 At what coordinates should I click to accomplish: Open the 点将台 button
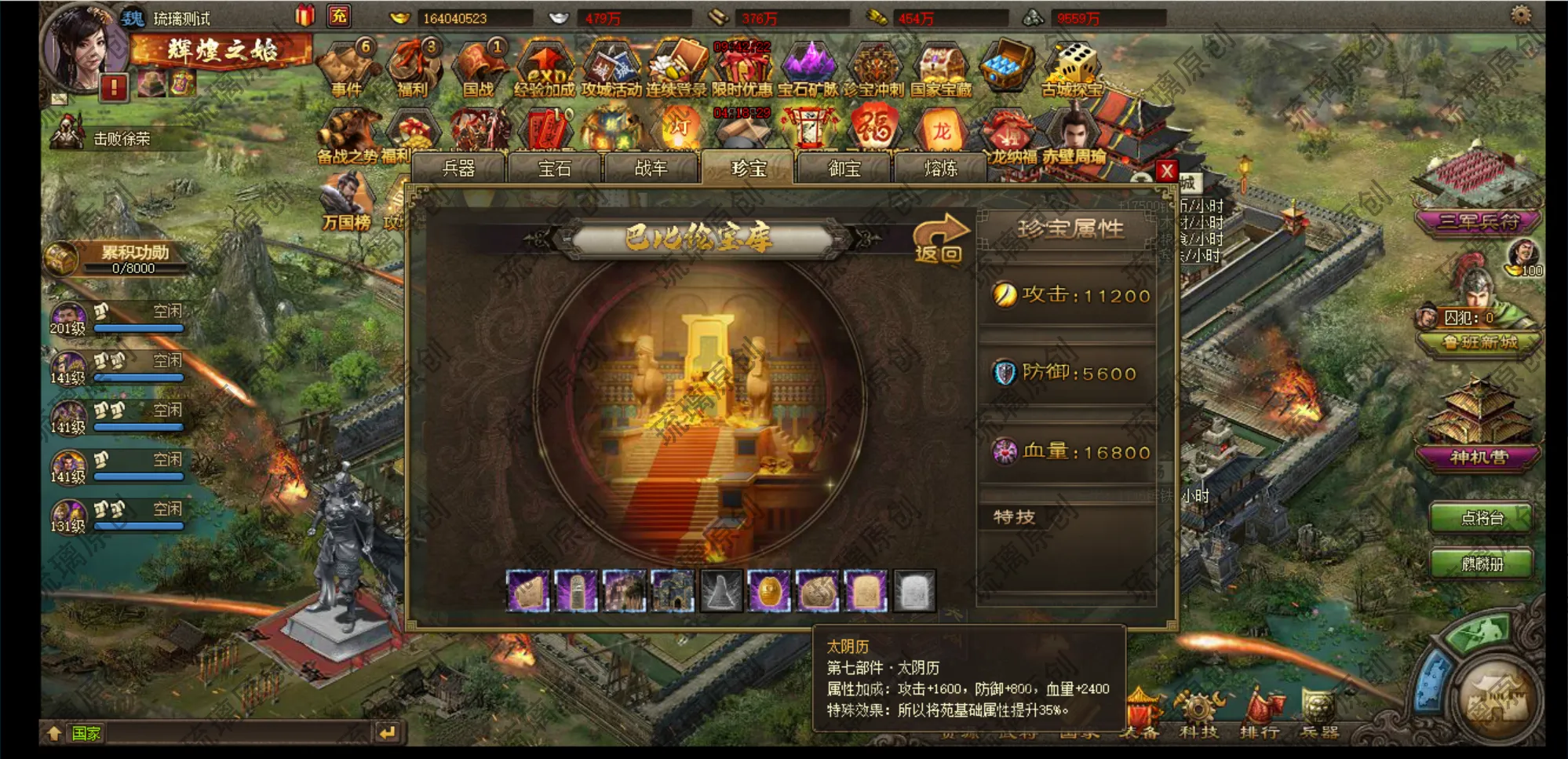pyautogui.click(x=1482, y=518)
